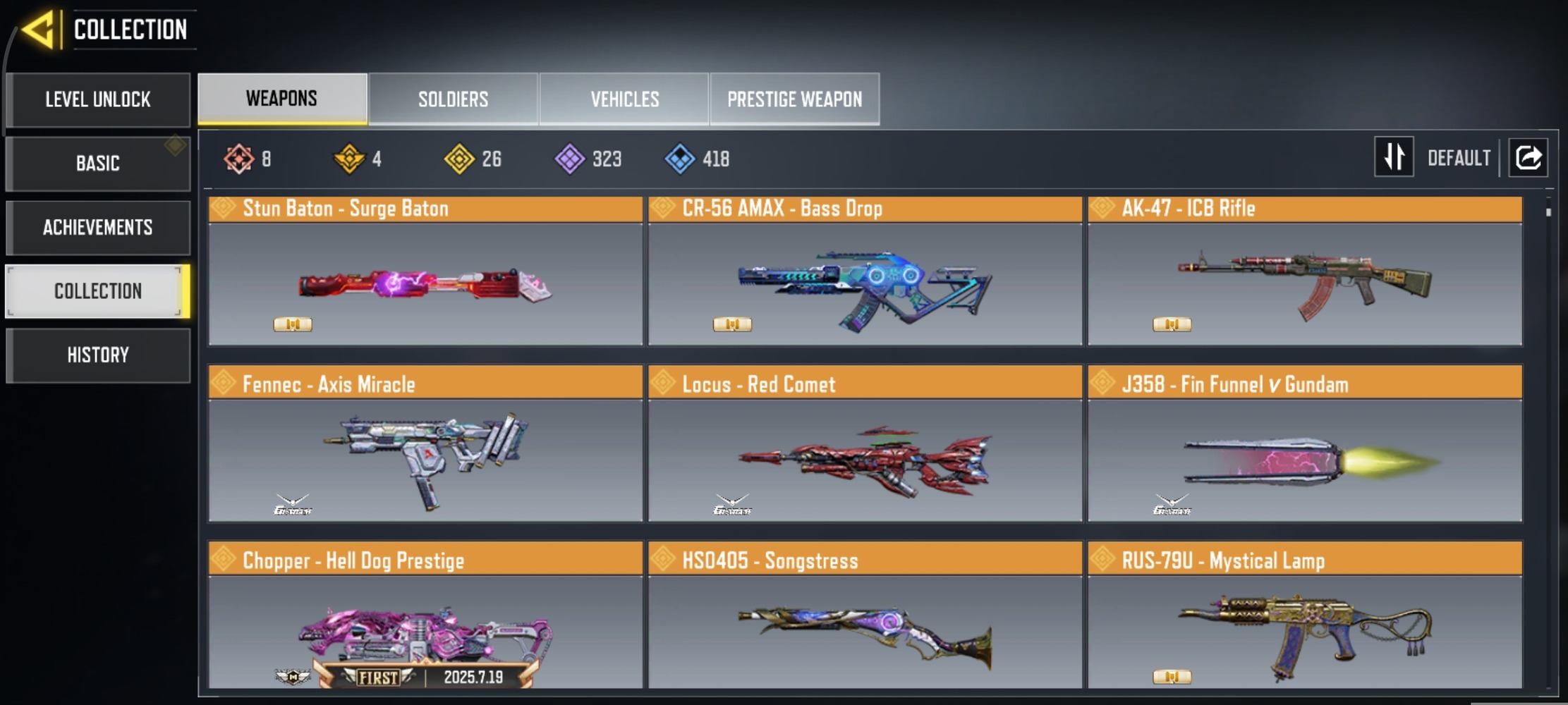View the History section
This screenshot has height=705, width=1568.
click(x=97, y=355)
